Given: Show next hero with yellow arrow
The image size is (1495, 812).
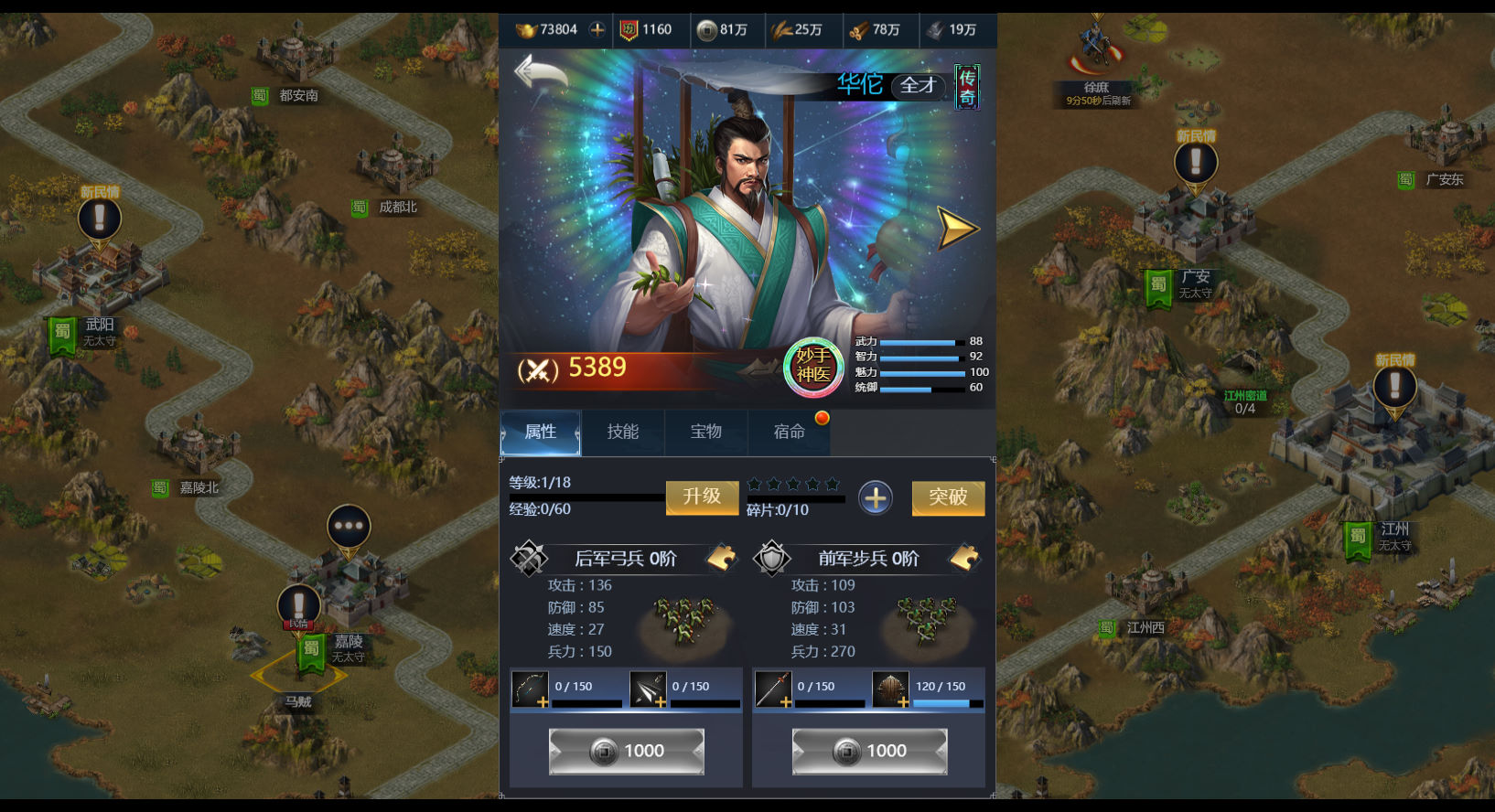Looking at the screenshot, I should 957,229.
